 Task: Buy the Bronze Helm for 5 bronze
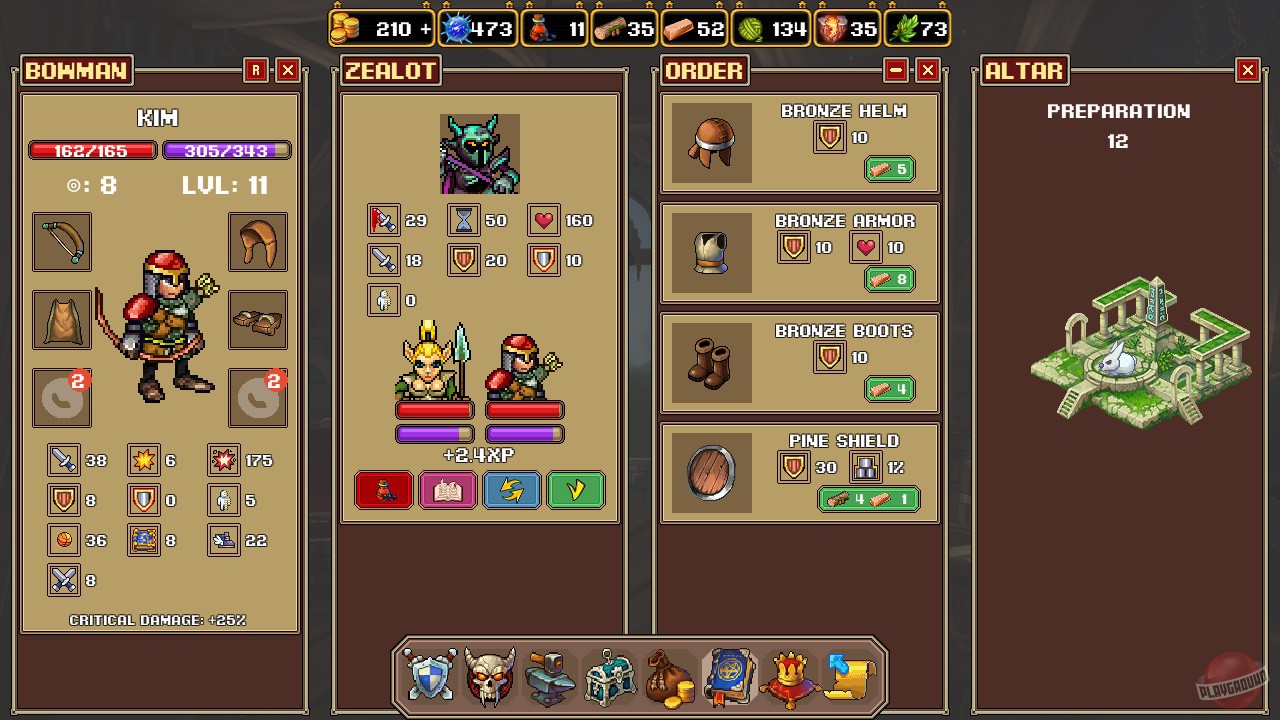coord(890,169)
